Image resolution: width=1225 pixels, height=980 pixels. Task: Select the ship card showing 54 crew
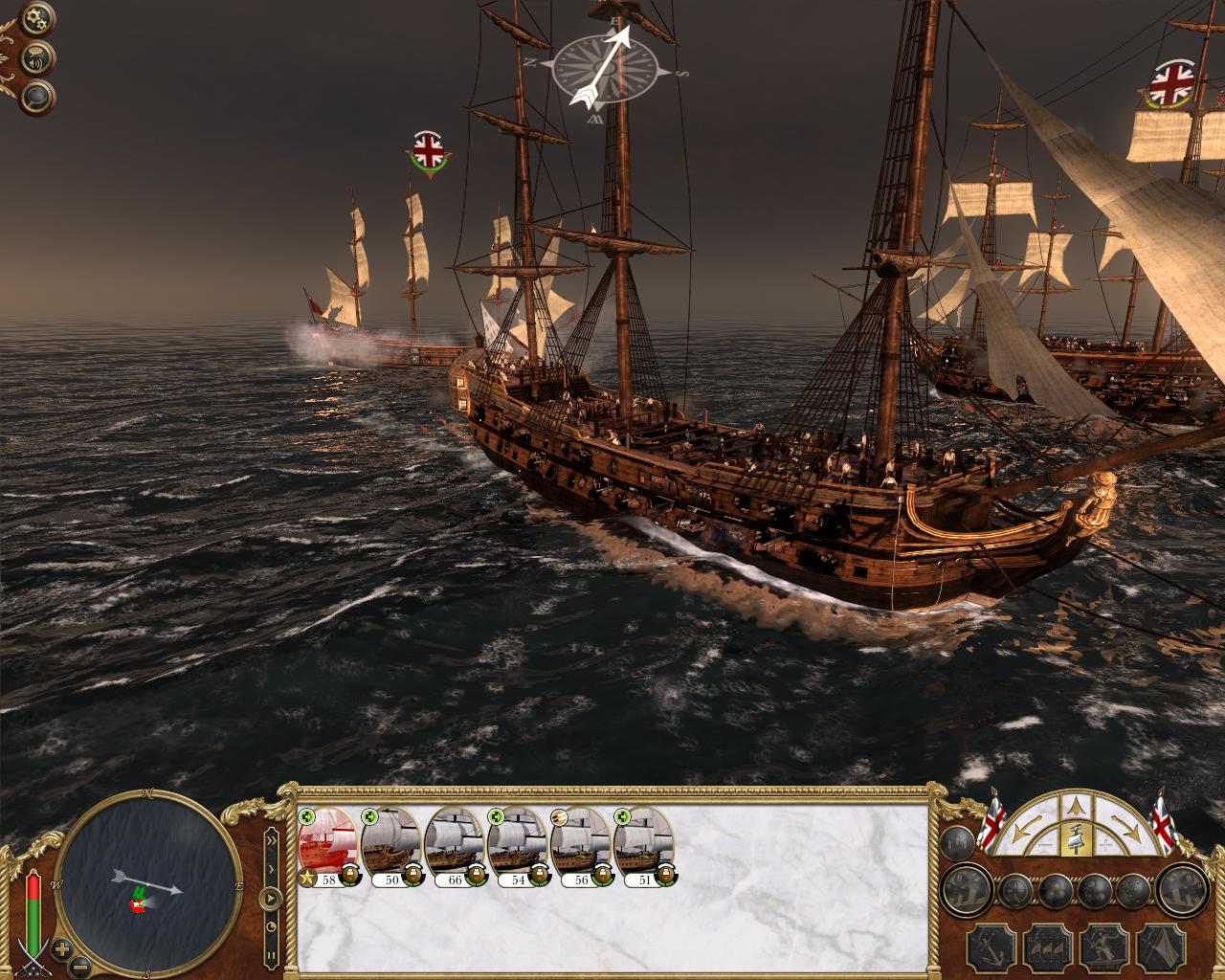518,842
